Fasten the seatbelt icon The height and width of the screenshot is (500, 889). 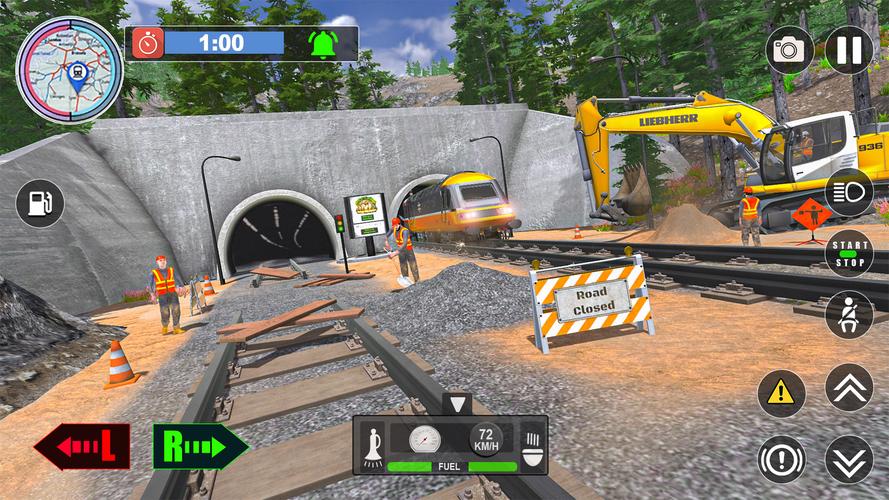point(849,314)
